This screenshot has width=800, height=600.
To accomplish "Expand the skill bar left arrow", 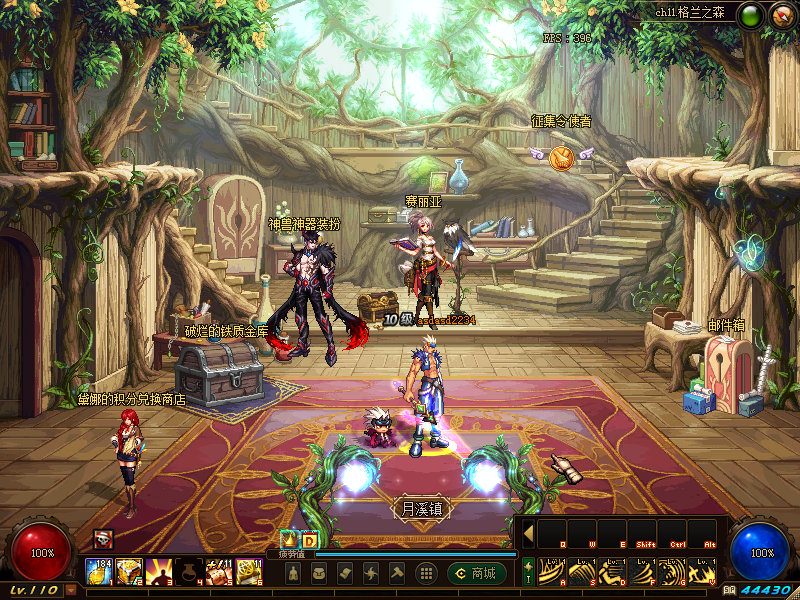I will (528, 533).
